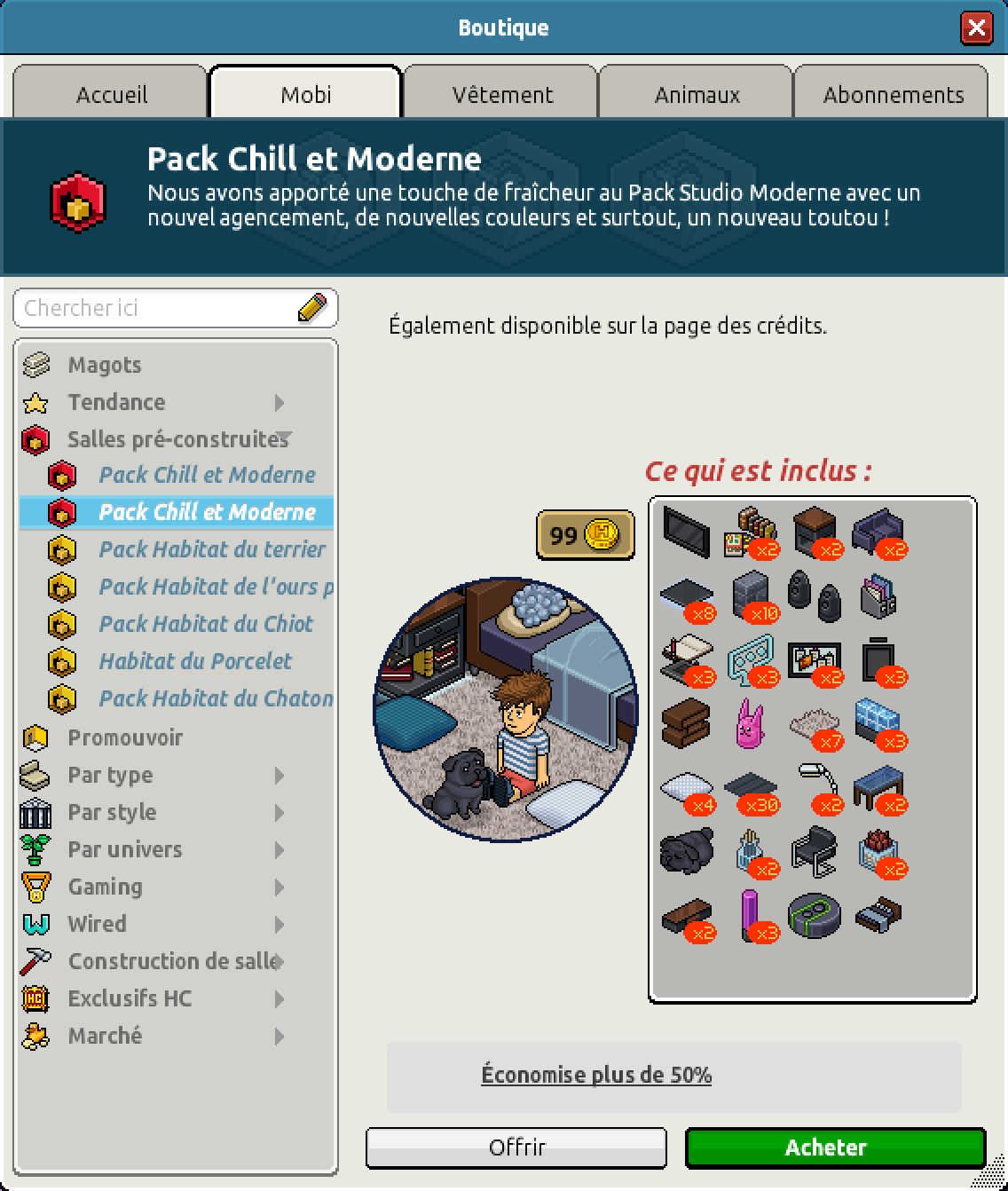Choose Pack Habitat du Chiot
Image resolution: width=1008 pixels, height=1191 pixels.
(206, 624)
